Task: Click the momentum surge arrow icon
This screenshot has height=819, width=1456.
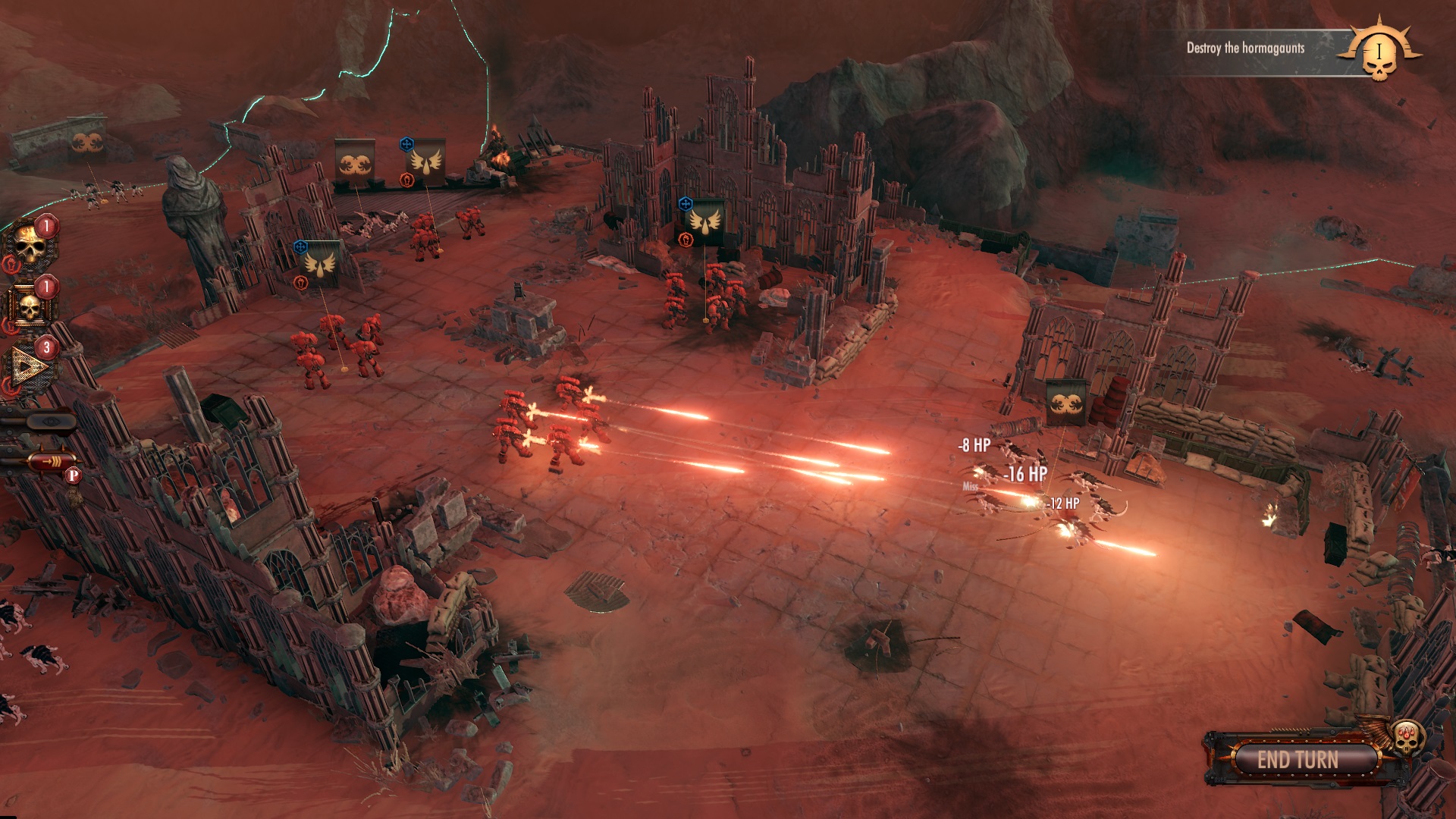Action: pyautogui.click(x=52, y=460)
